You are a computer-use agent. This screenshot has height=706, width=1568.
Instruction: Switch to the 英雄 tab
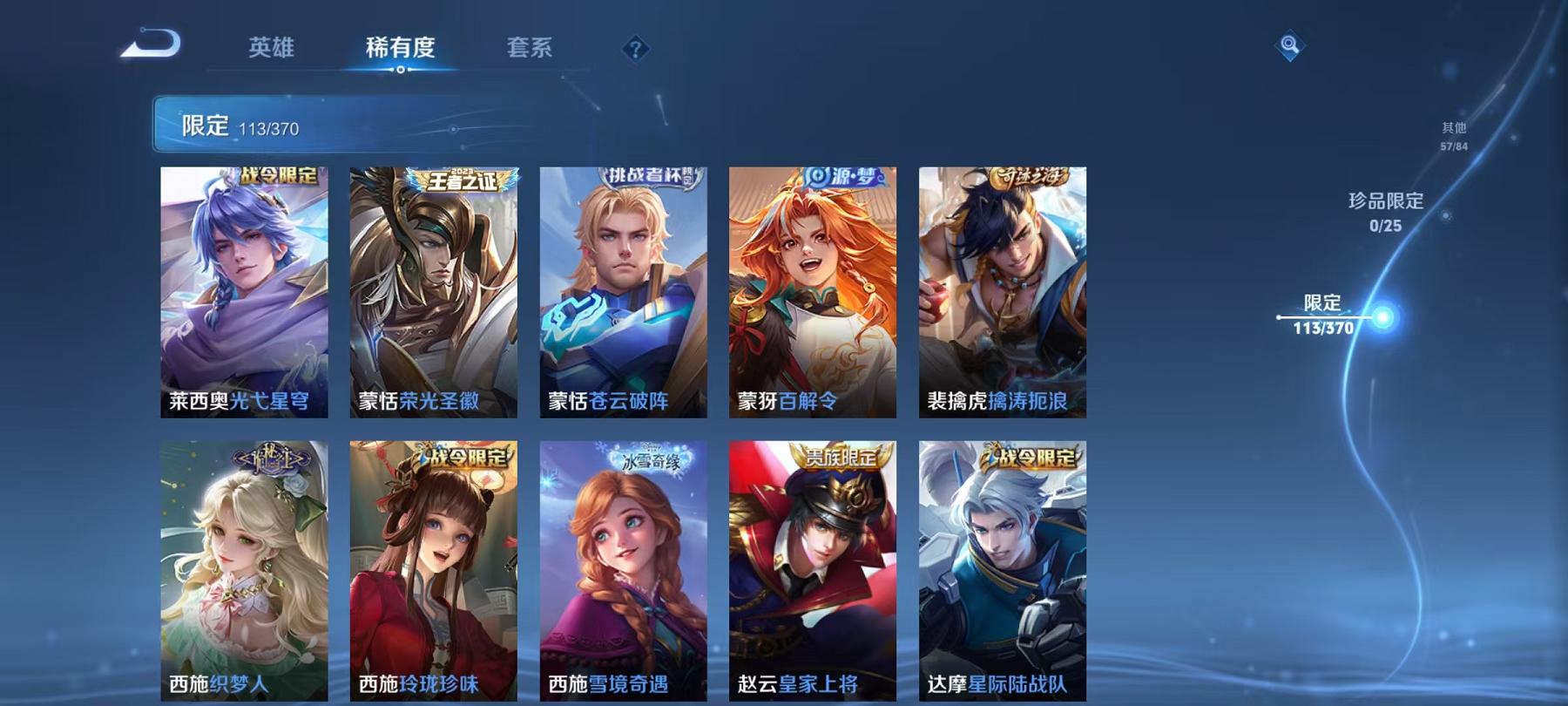pyautogui.click(x=272, y=50)
